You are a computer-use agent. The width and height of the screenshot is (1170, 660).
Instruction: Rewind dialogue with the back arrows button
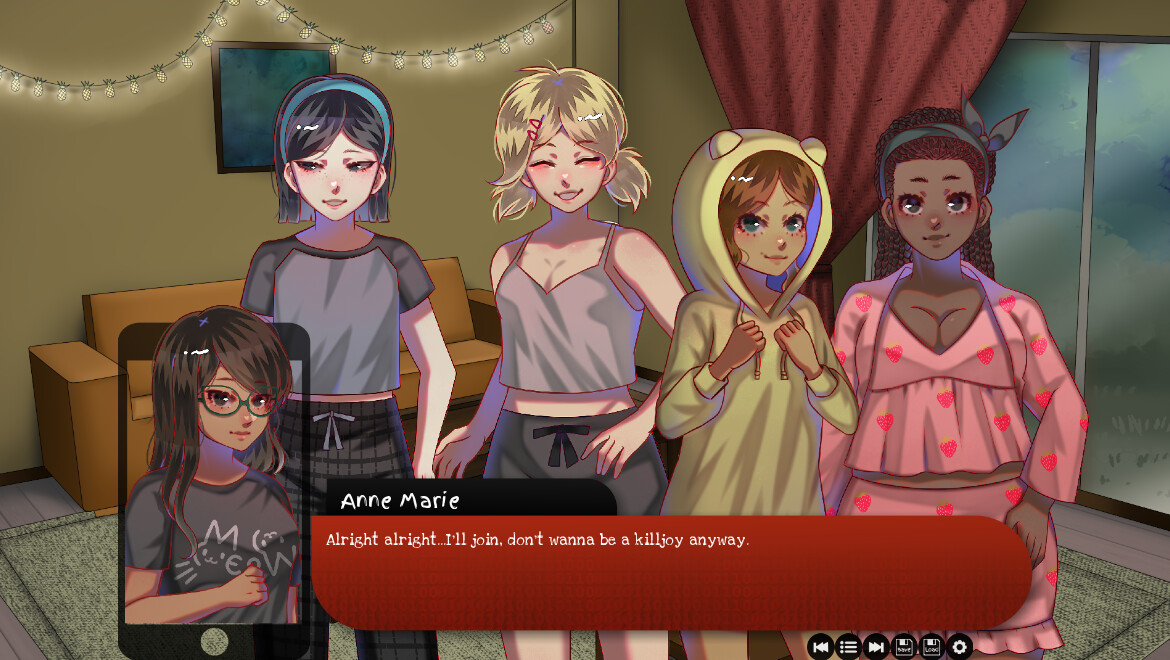821,647
